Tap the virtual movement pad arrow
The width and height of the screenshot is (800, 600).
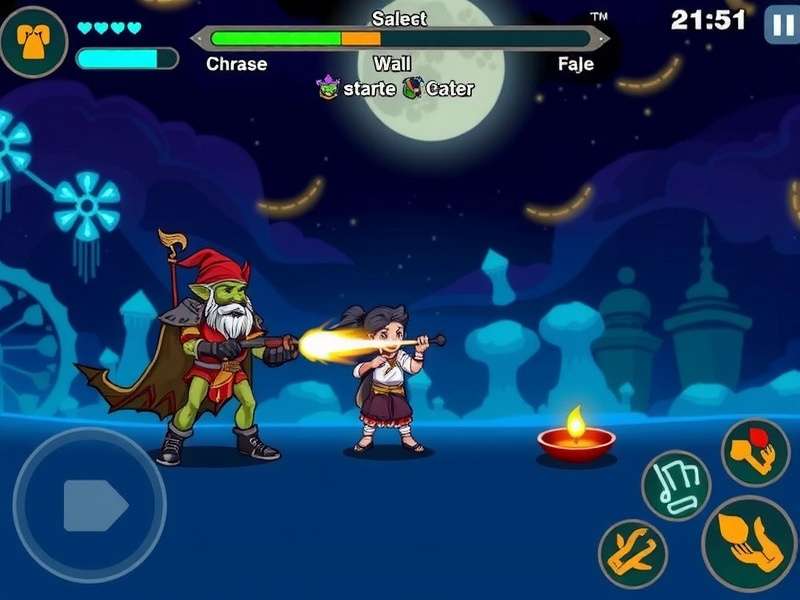click(x=92, y=505)
